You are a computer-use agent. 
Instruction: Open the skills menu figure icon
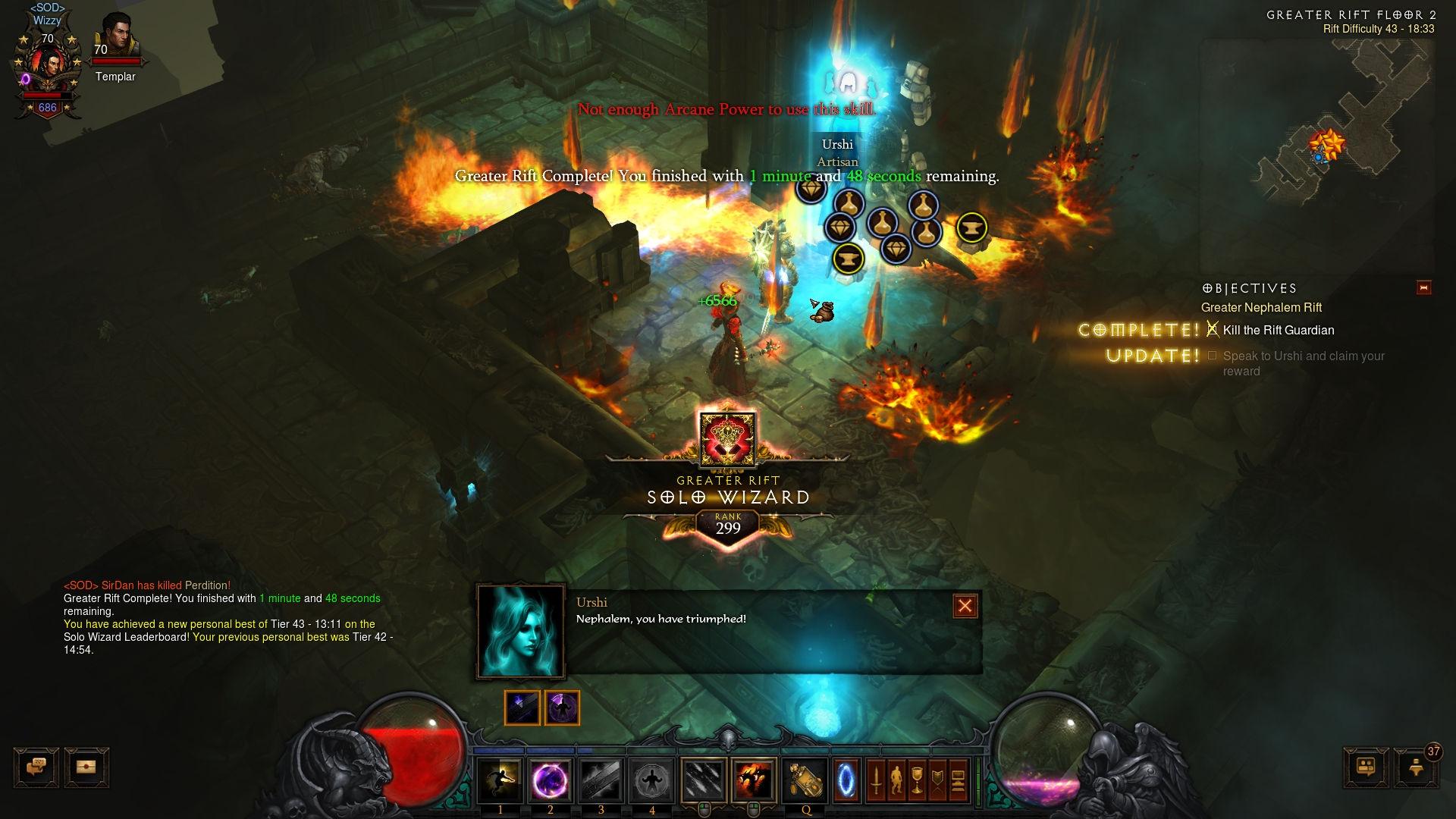click(896, 780)
